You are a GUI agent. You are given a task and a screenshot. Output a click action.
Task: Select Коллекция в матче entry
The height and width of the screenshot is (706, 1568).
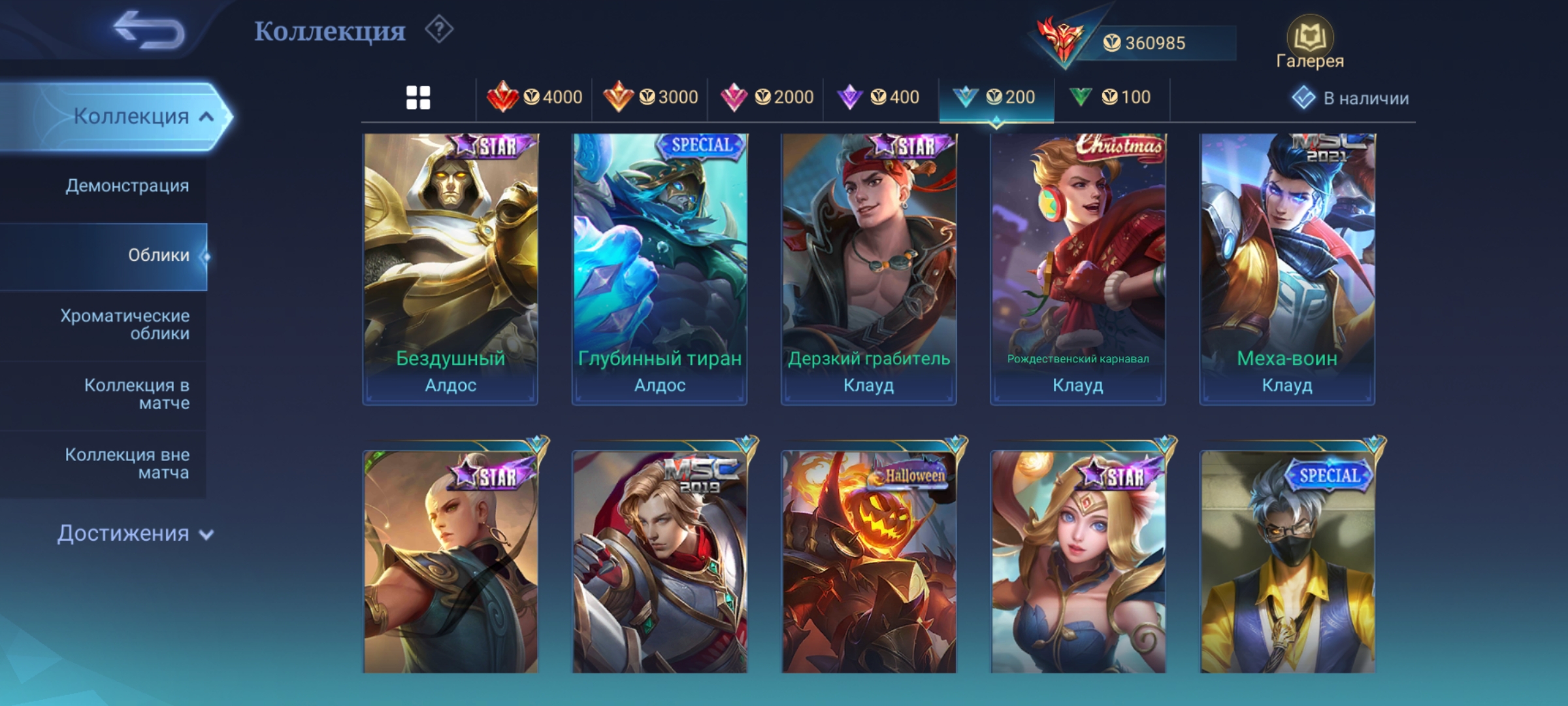[x=136, y=394]
